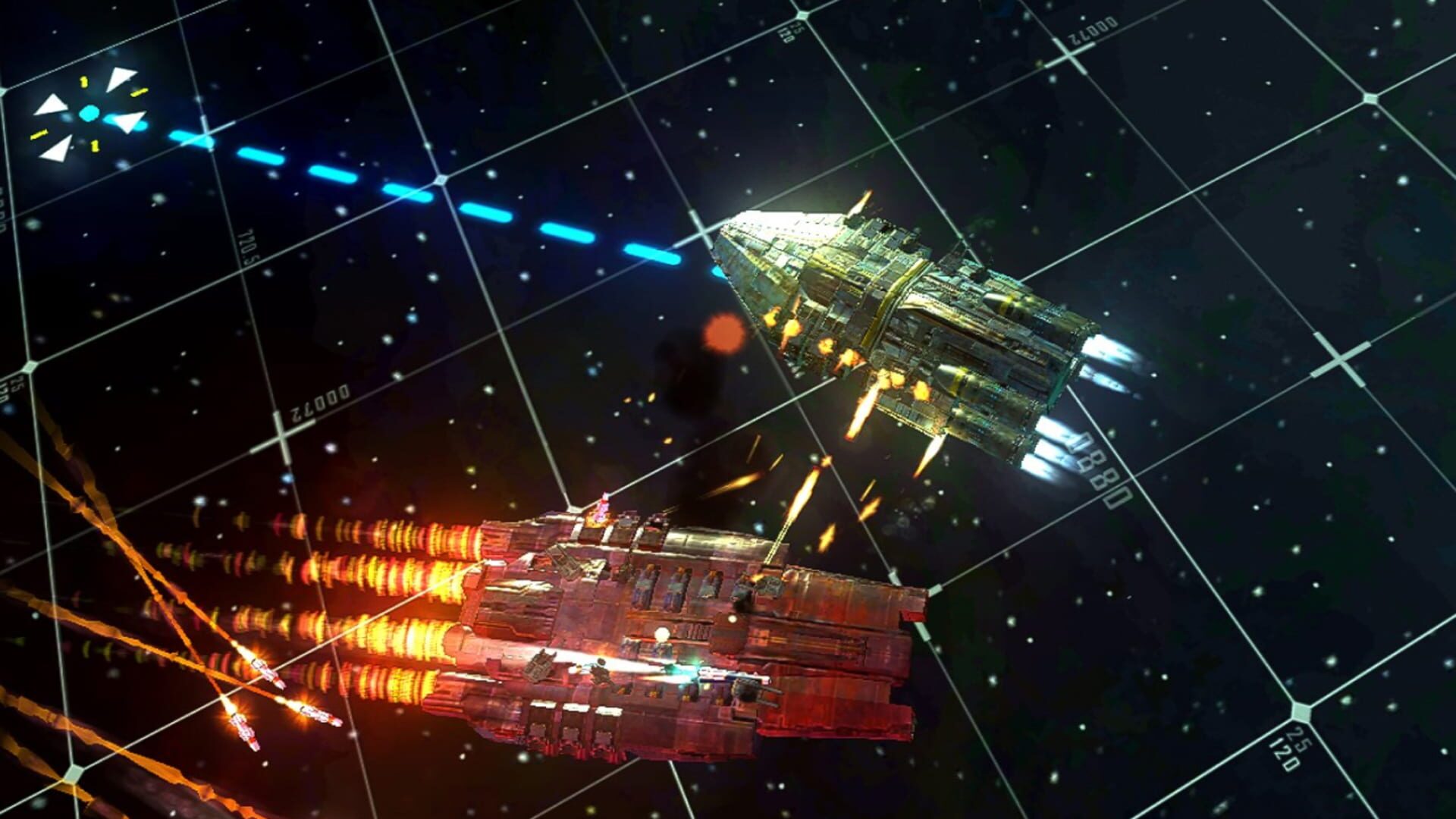Viewport: 1456px width, 819px height.
Task: Click the right white arrow beside the cyan dot
Action: (130, 122)
